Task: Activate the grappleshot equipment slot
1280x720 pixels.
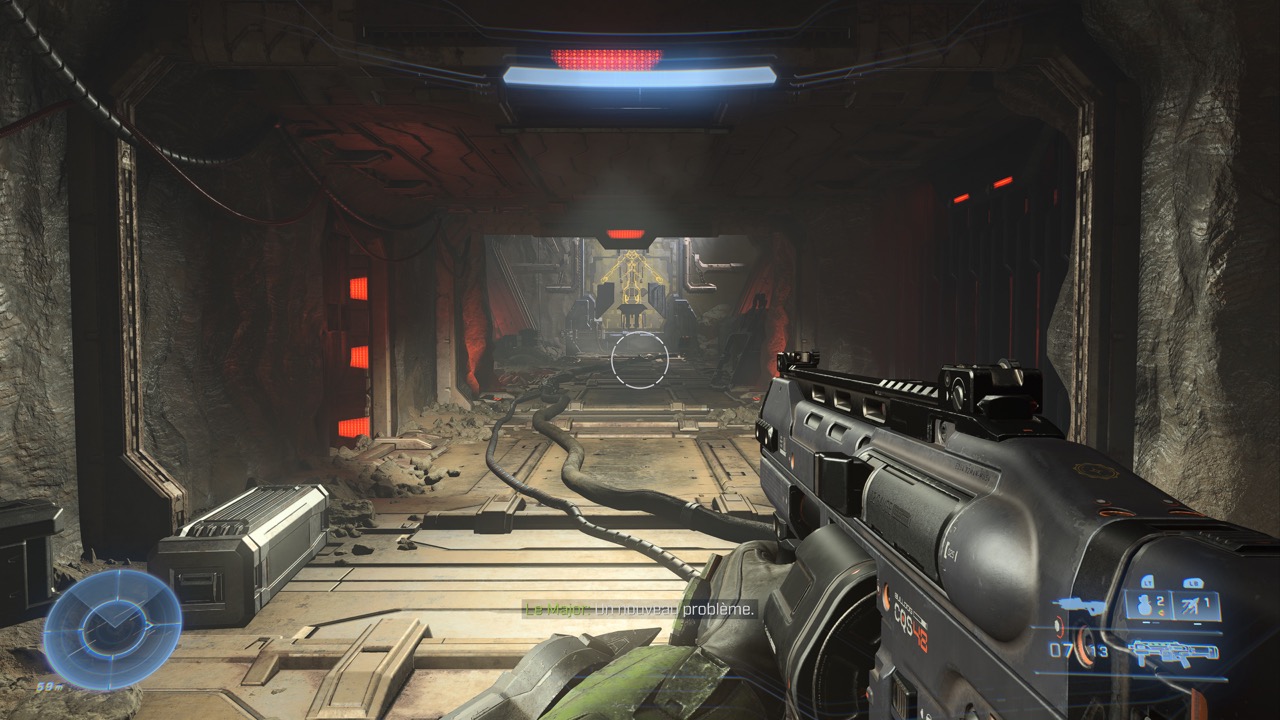Action: tap(1196, 603)
